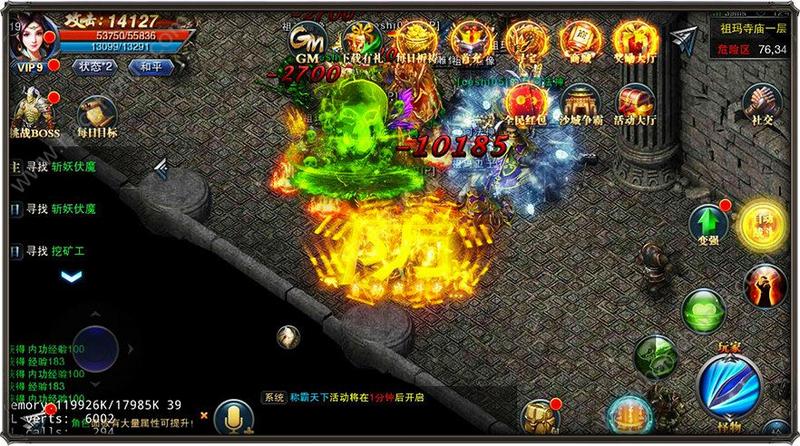The height and width of the screenshot is (446, 800).
Task: Open the 奖励大厅 rewards hall
Action: pyautogui.click(x=630, y=39)
